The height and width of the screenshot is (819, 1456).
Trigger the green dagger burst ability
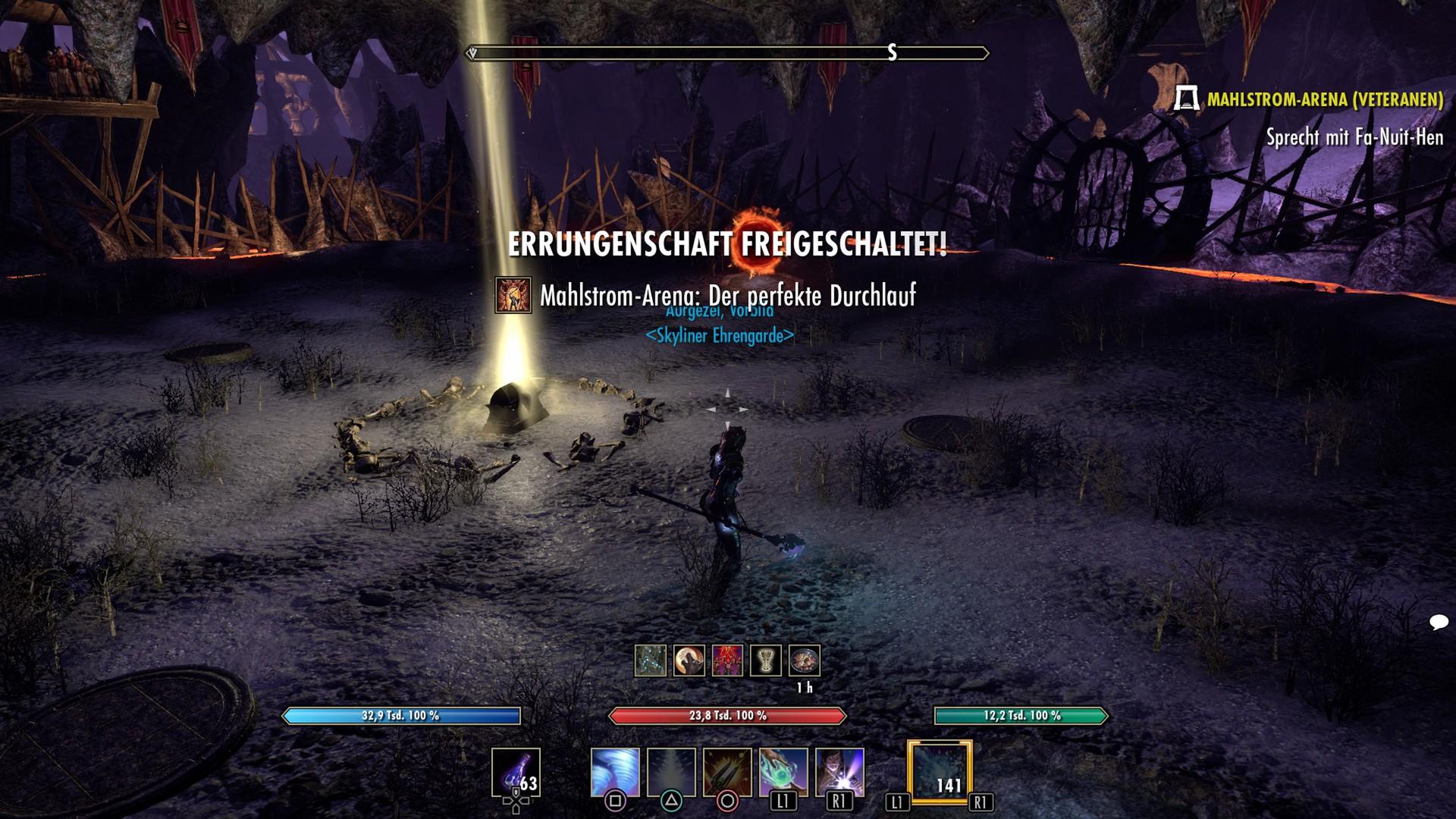pyautogui.click(x=727, y=773)
